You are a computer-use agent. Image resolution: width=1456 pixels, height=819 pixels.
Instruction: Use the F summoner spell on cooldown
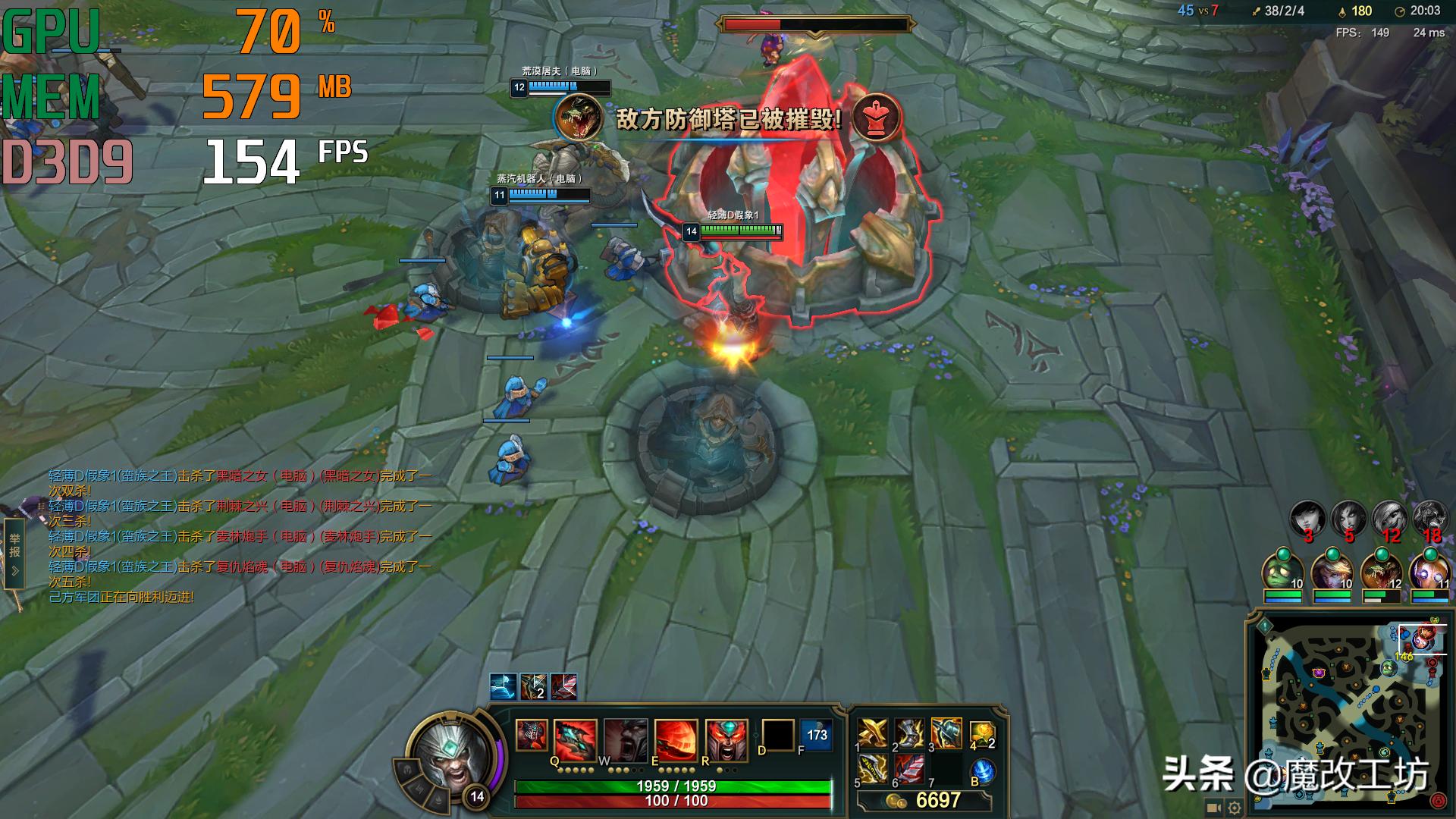(816, 735)
